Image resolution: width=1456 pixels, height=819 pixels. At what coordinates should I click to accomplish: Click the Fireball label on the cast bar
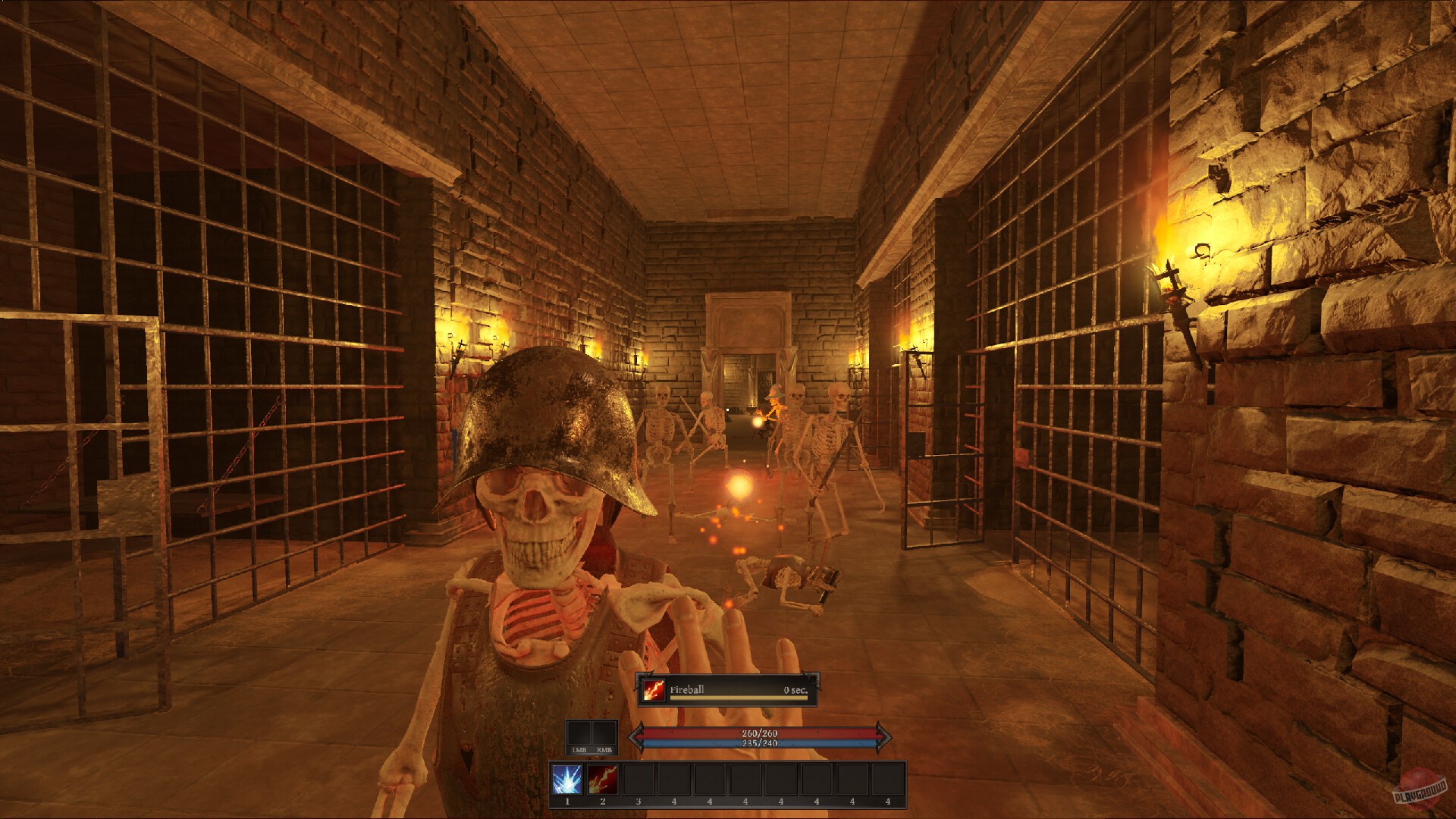[x=687, y=689]
